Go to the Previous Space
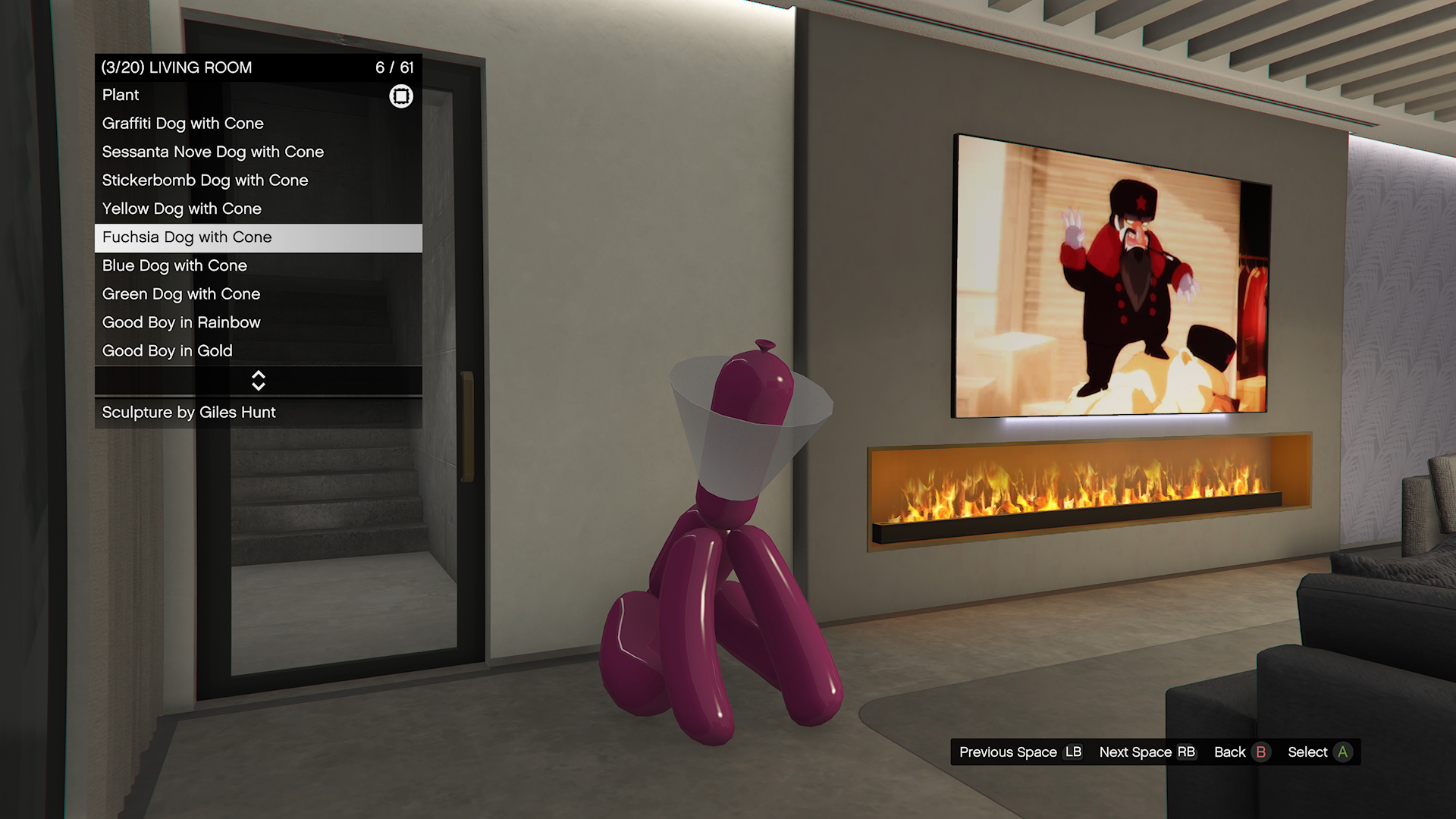Screen dimensions: 1456x819 point(1020,752)
